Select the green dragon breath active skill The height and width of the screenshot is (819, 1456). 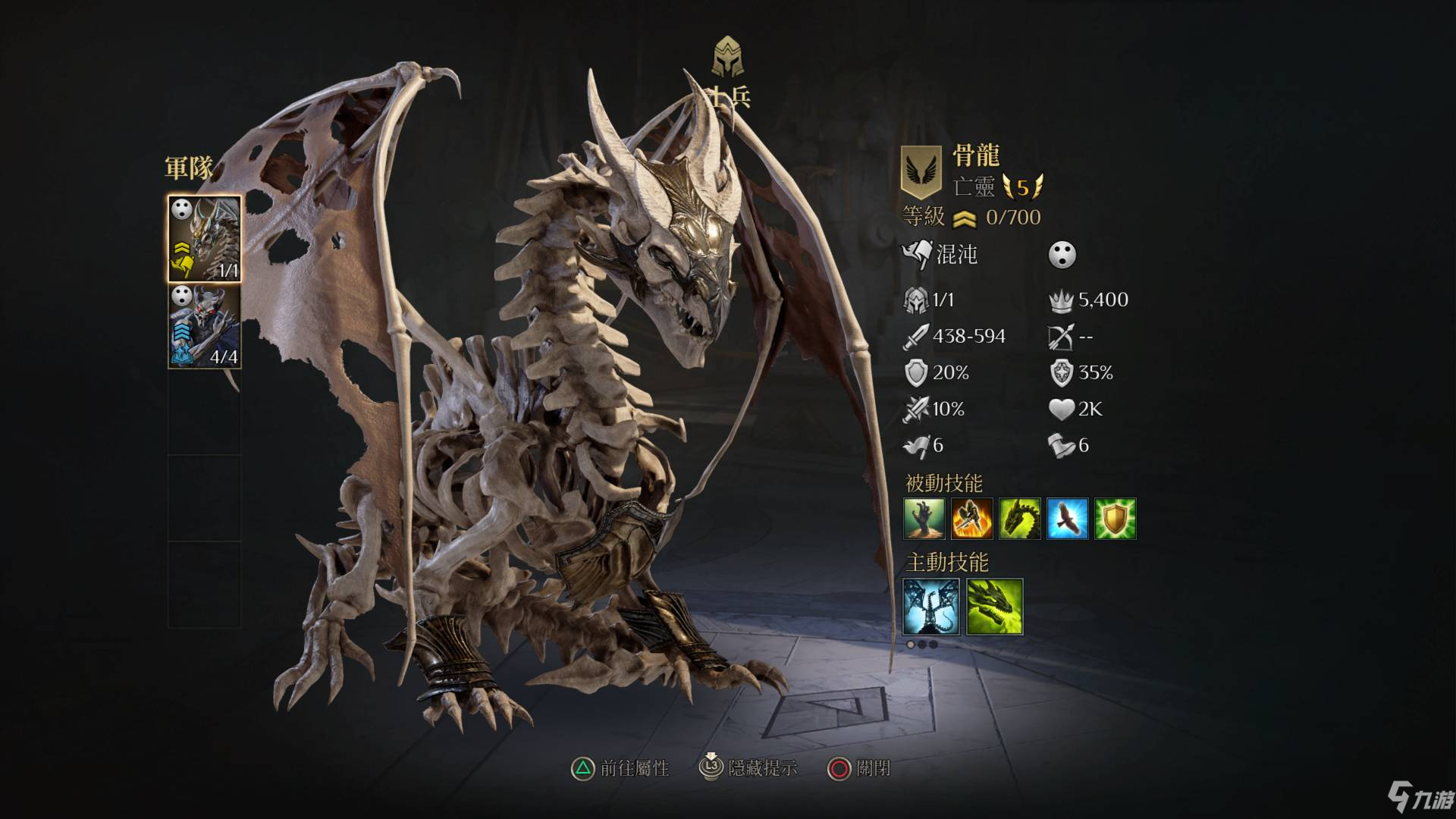[x=995, y=607]
